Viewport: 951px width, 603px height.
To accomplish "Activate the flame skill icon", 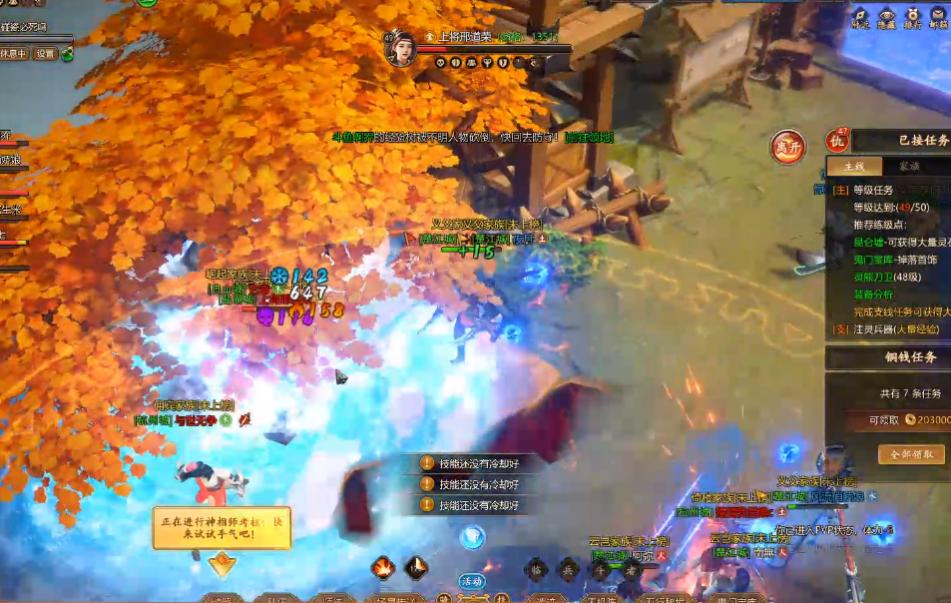I will pos(383,567).
